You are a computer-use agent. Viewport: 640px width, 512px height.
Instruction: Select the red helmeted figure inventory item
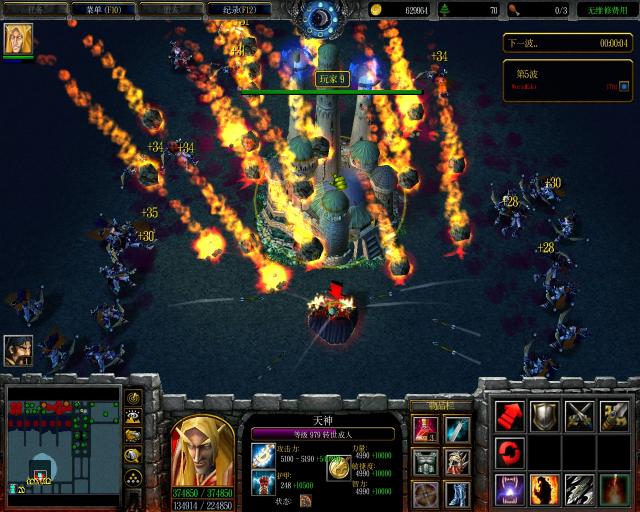[458, 462]
